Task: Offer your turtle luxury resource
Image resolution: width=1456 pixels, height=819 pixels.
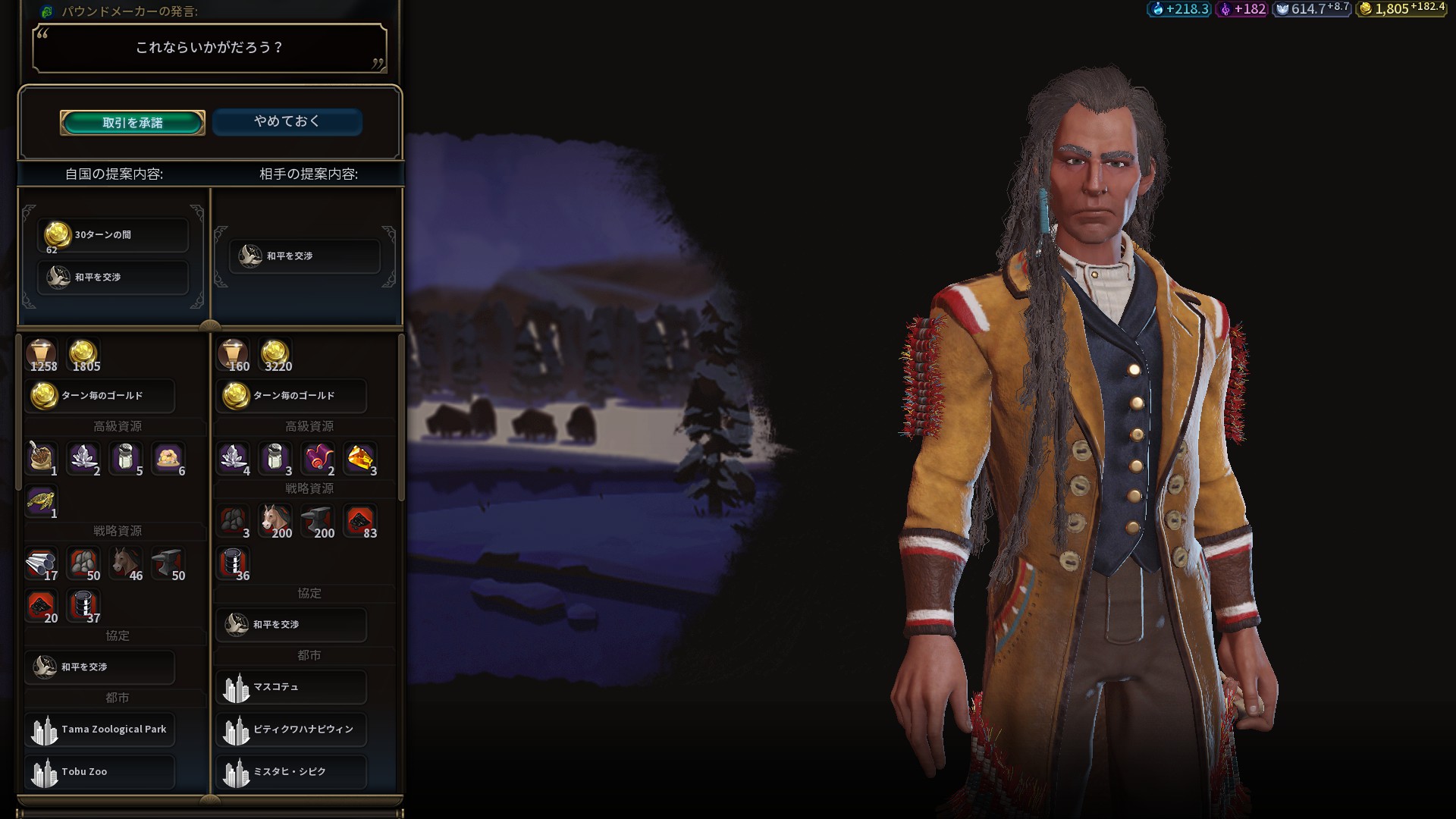Action: point(42,502)
